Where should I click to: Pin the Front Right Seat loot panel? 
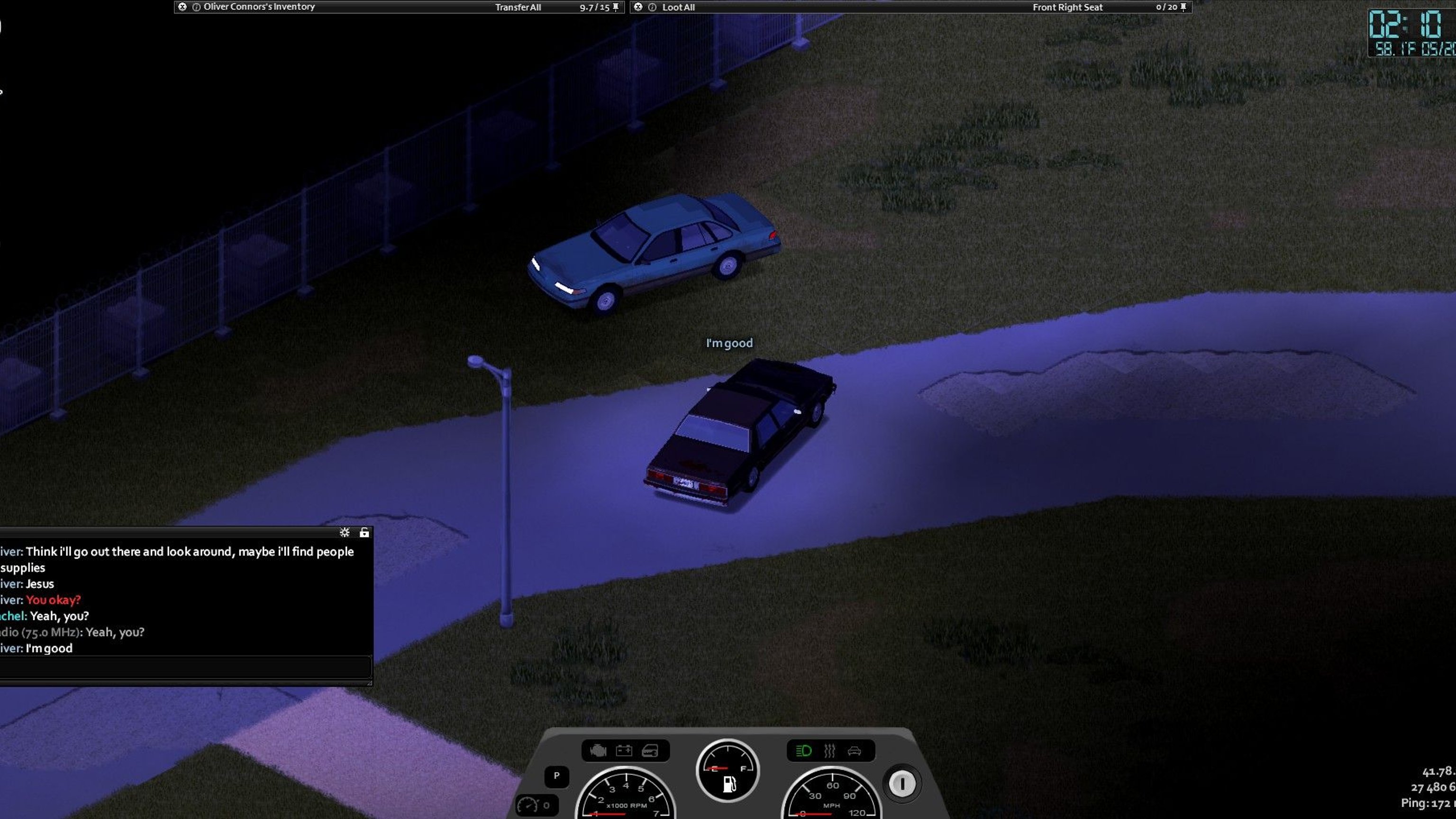[1183, 8]
